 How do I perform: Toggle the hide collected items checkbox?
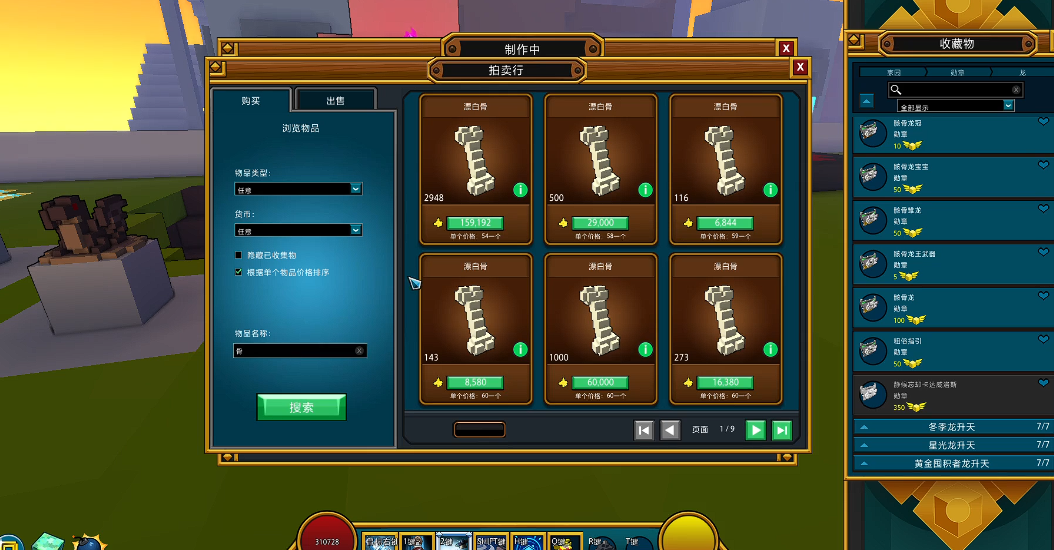238,255
